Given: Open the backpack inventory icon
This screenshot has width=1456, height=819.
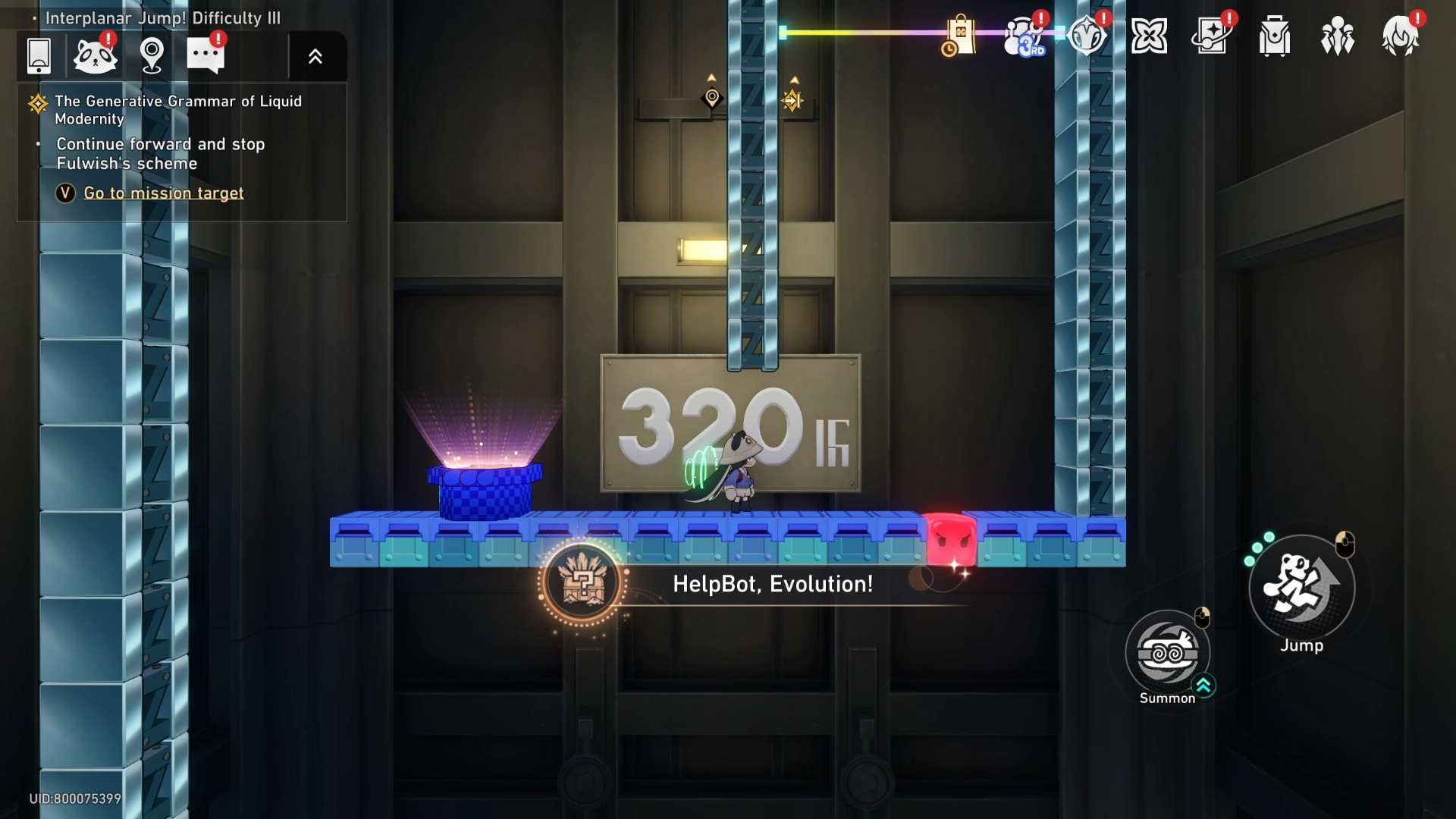Looking at the screenshot, I should pyautogui.click(x=1273, y=34).
